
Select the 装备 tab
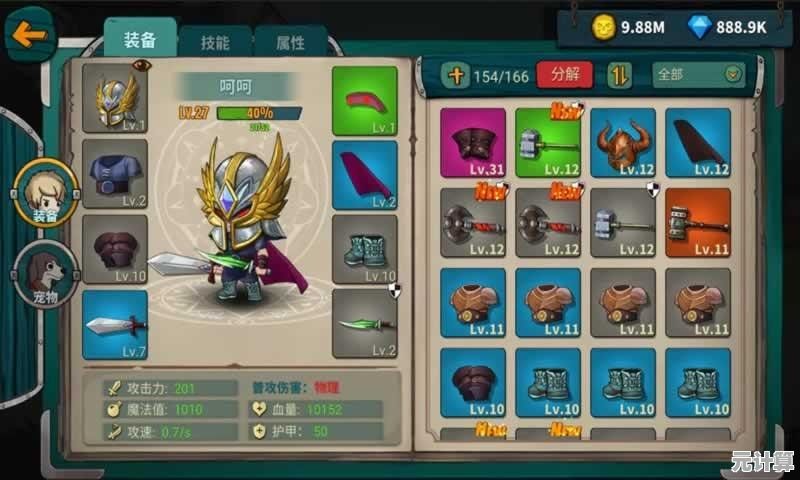(140, 40)
